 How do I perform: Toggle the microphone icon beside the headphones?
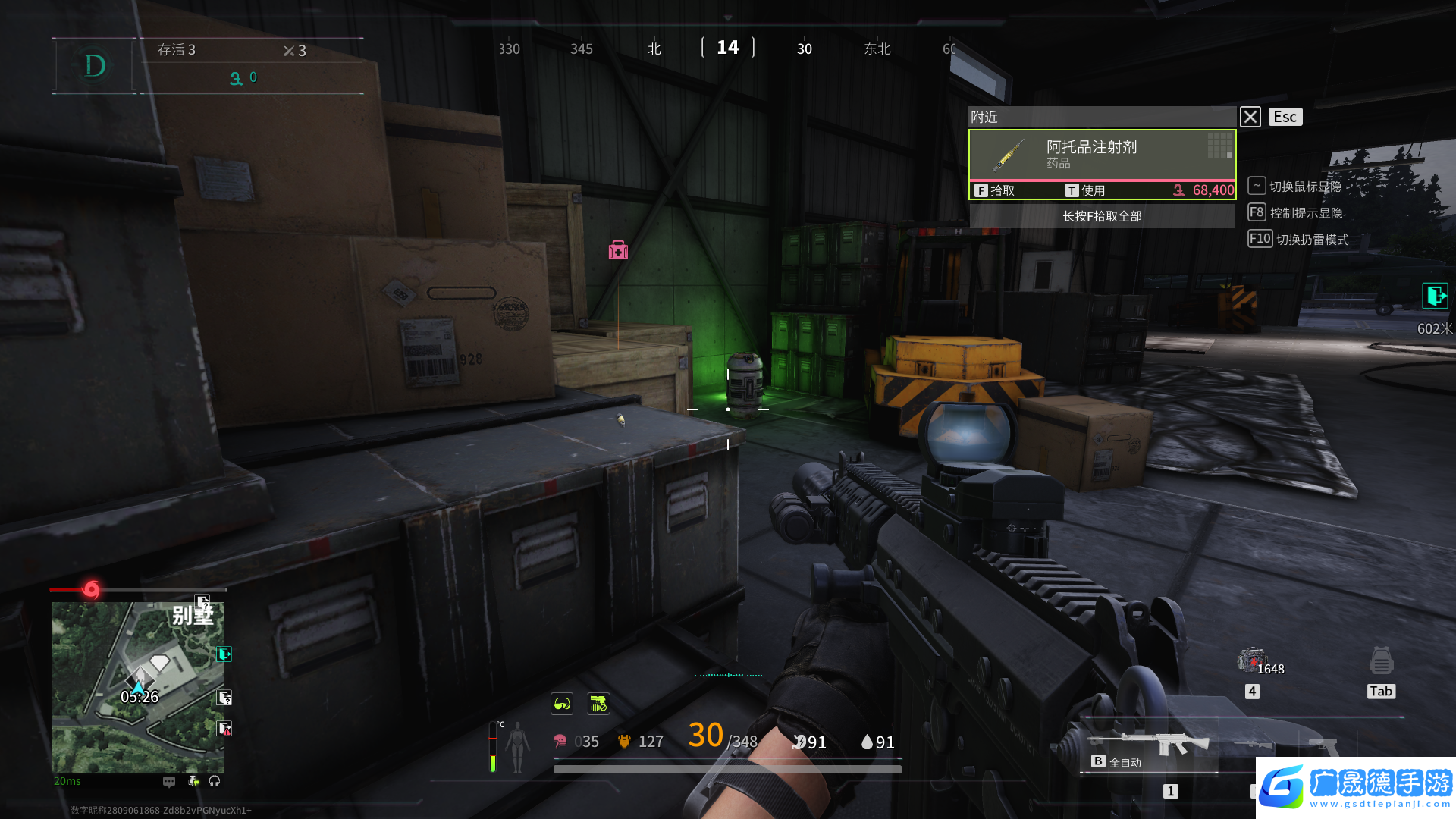[193, 781]
